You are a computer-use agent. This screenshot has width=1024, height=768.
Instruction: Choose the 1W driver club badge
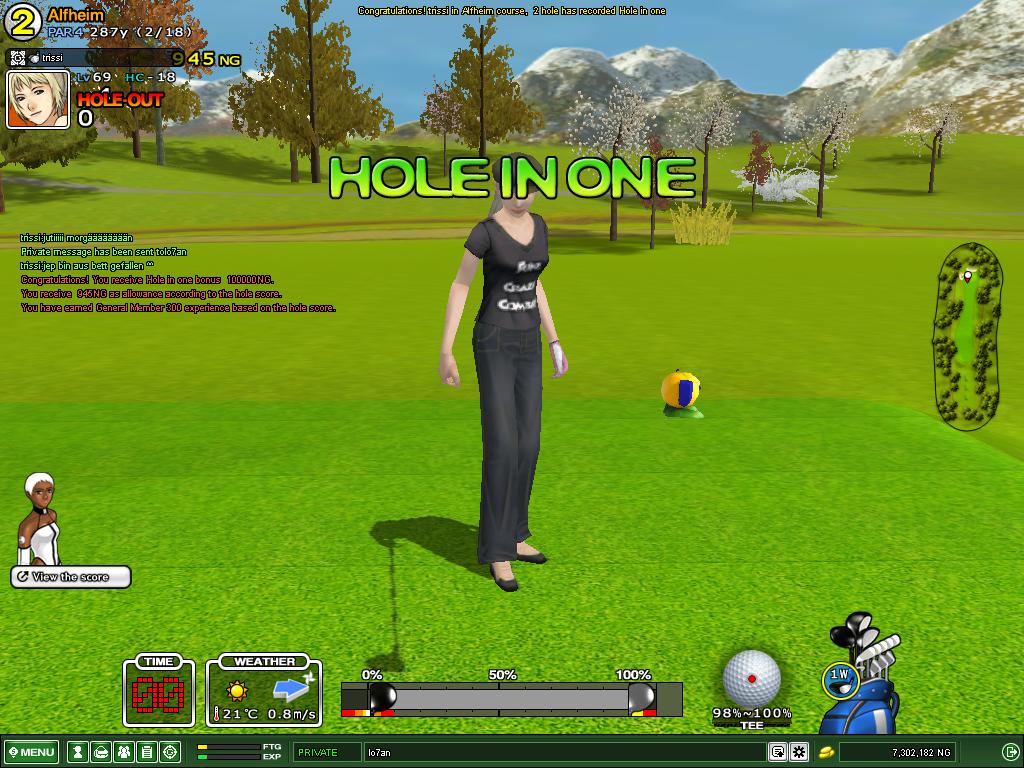839,676
